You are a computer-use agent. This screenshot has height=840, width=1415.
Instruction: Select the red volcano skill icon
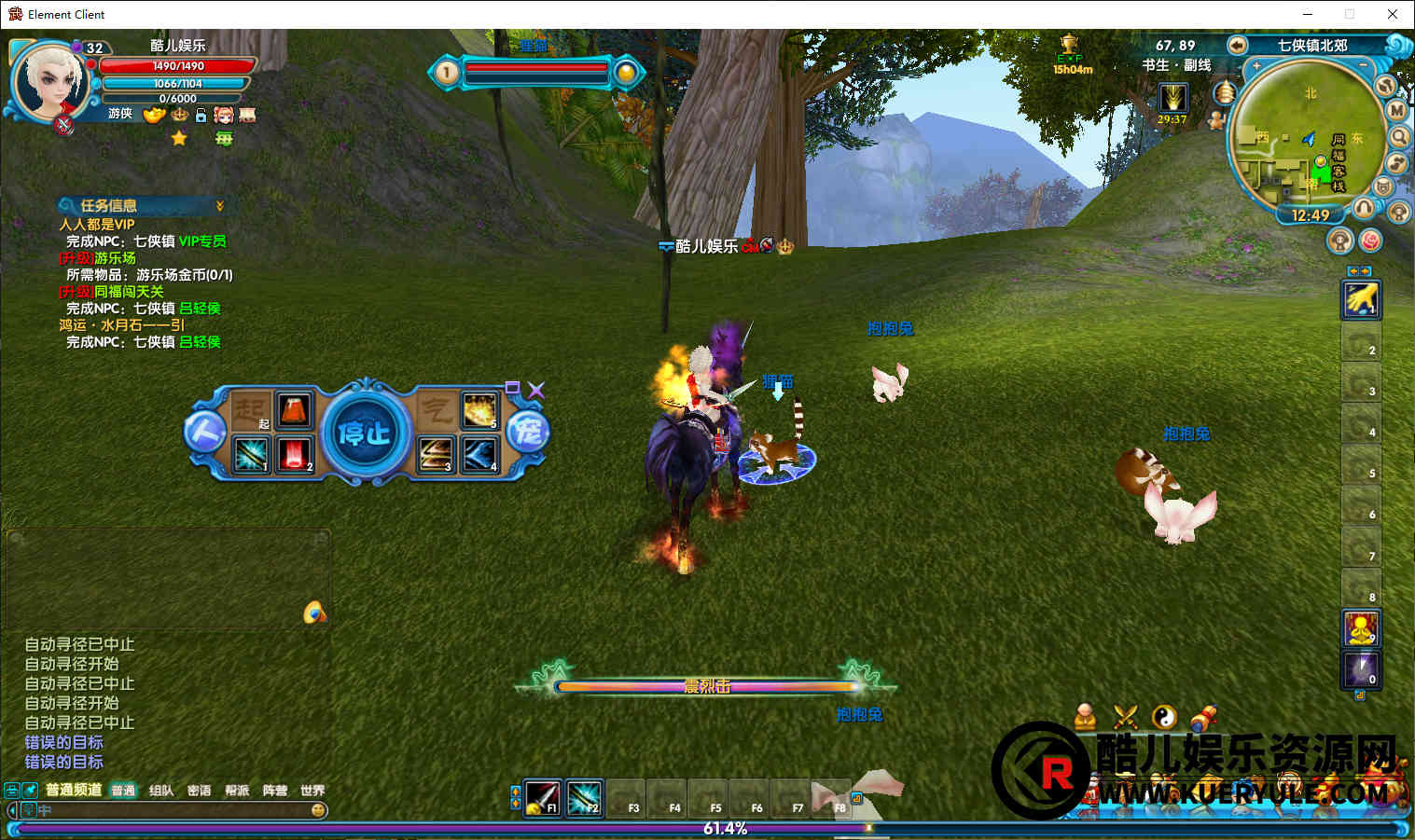tap(294, 411)
